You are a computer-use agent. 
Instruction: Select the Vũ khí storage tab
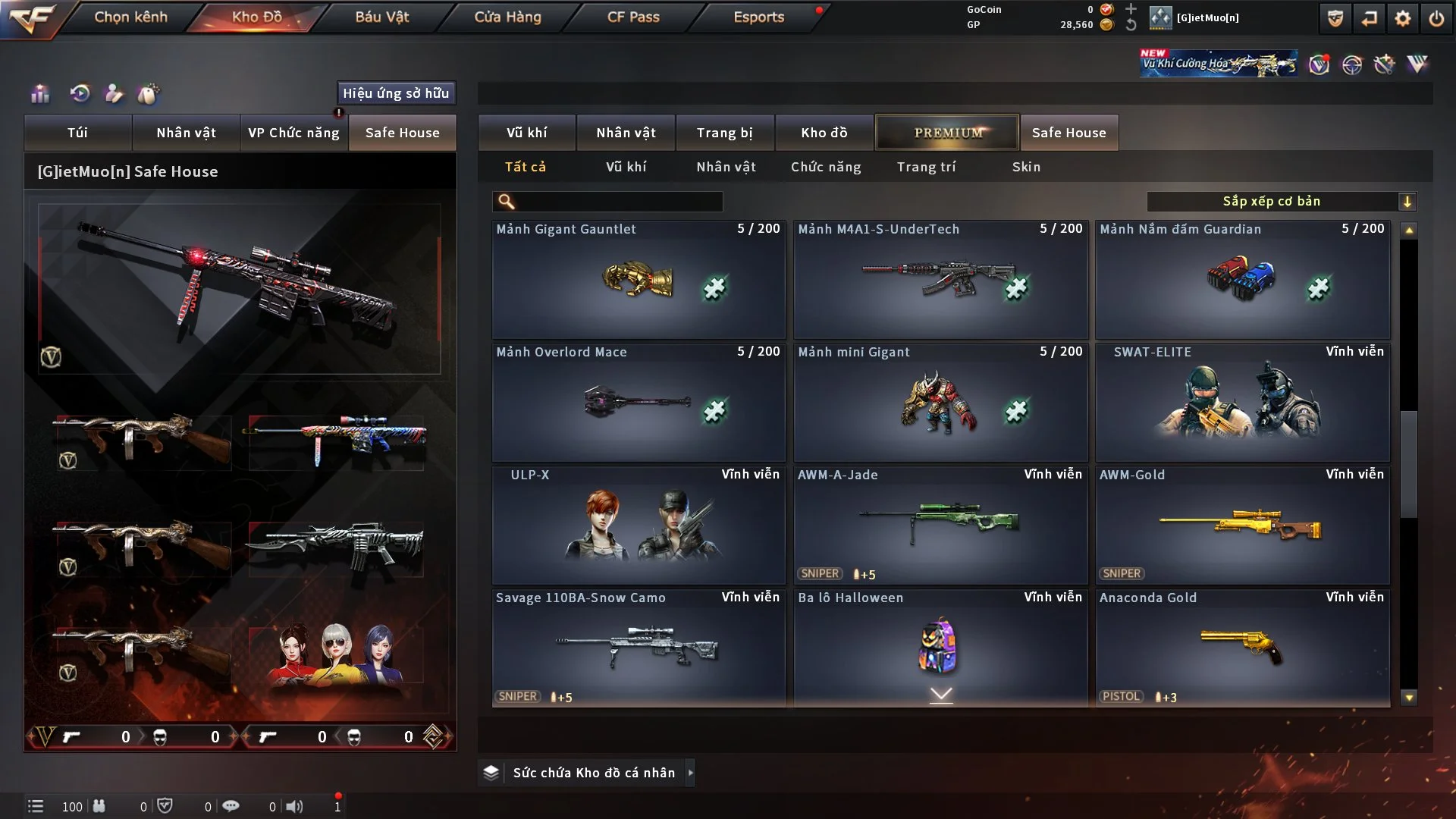(526, 133)
